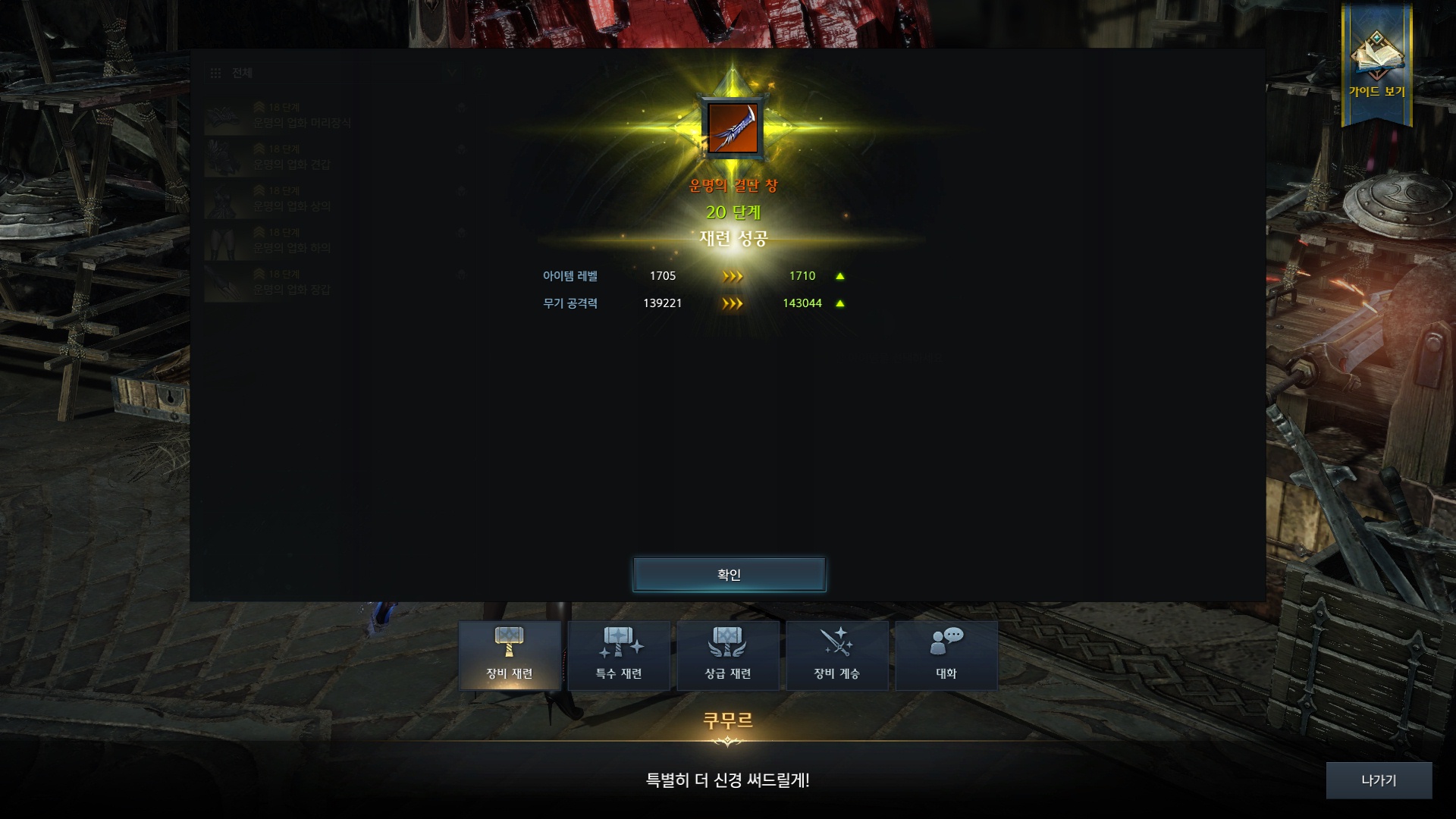Click the honed spear weapon icon
The width and height of the screenshot is (1456, 819).
point(733,127)
